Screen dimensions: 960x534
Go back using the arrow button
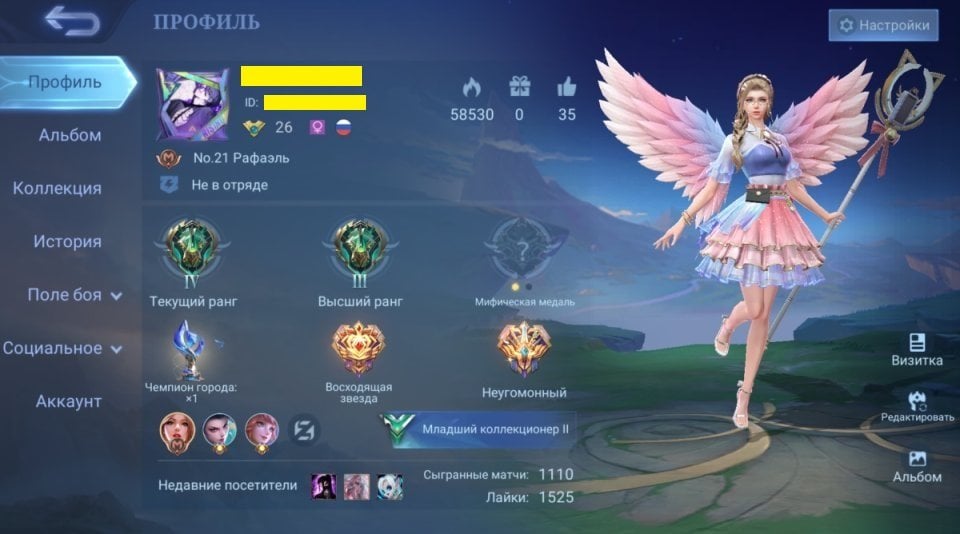(x=72, y=21)
